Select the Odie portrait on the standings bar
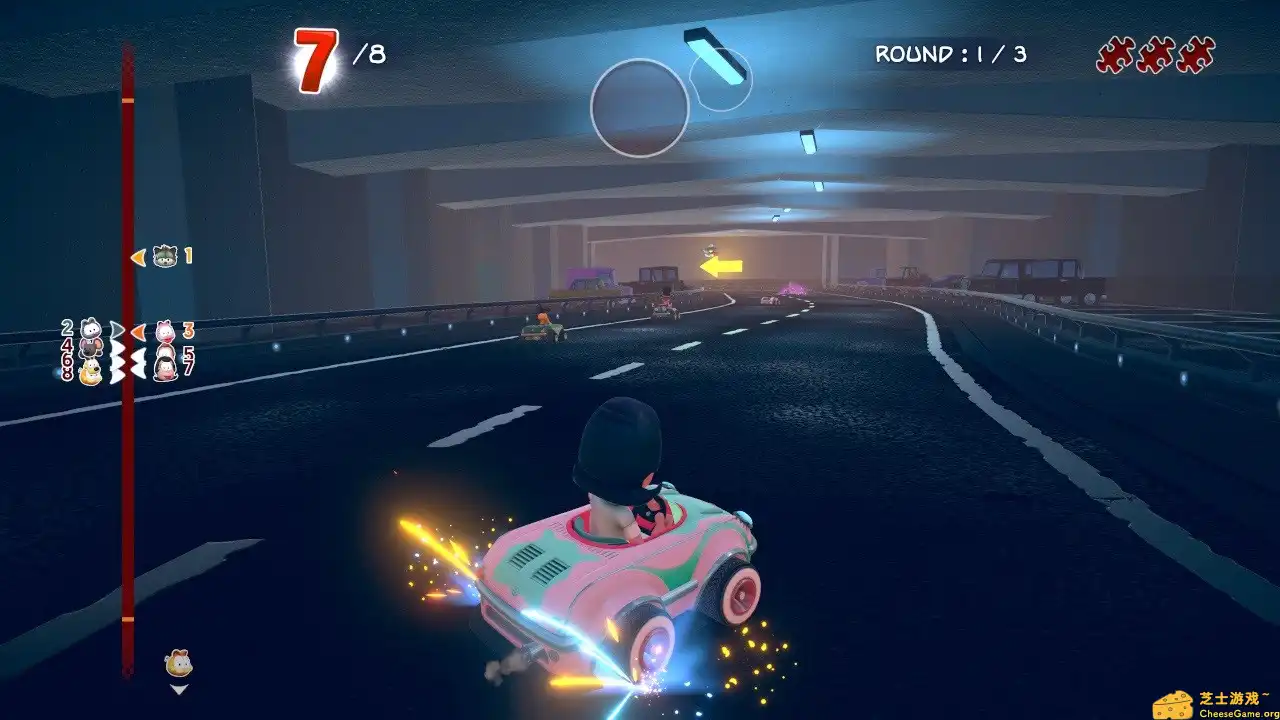 pos(90,370)
